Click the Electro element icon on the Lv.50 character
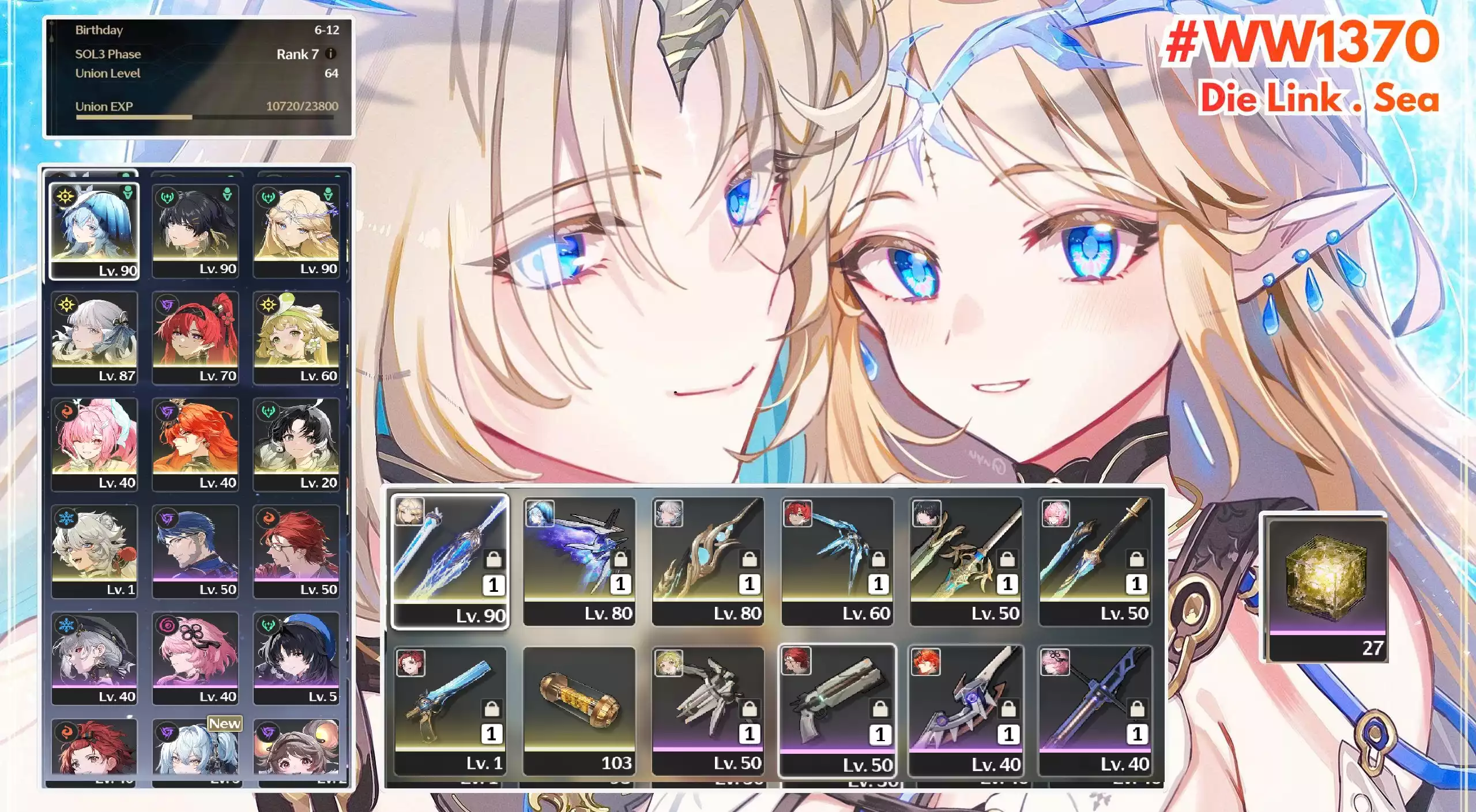The height and width of the screenshot is (812, 1476). tap(165, 519)
